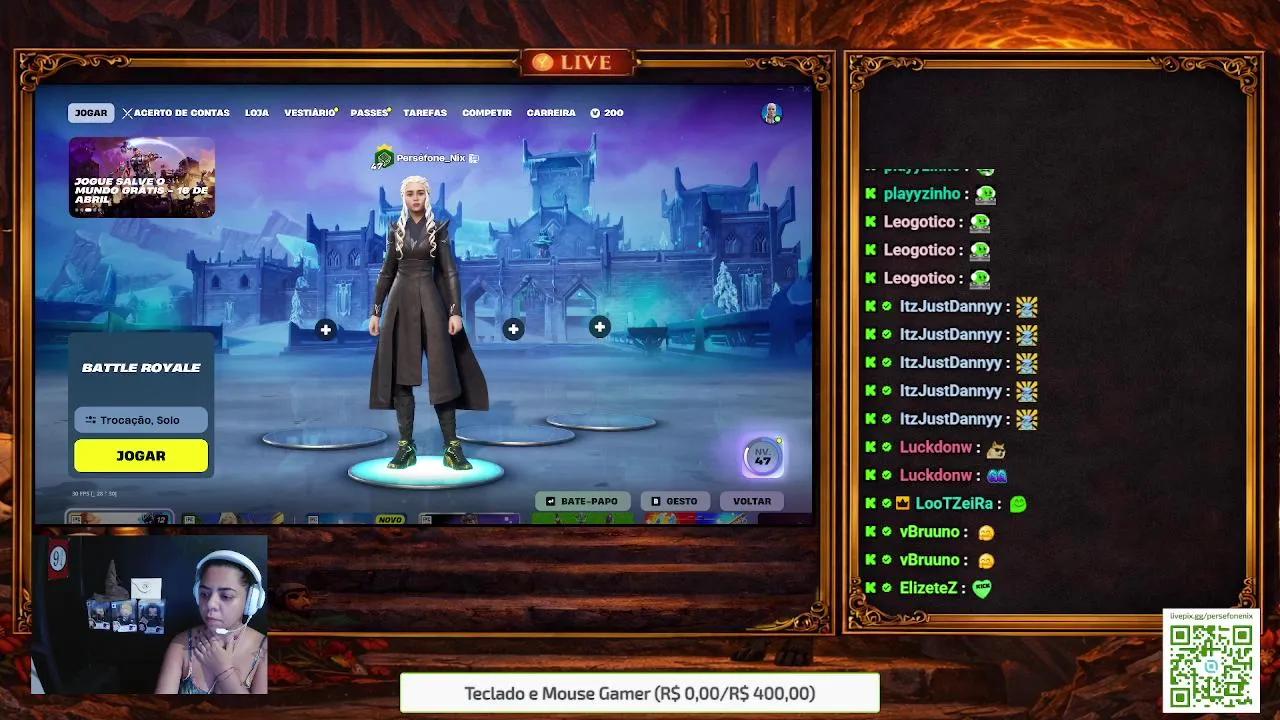
Task: Click the middle plus slot button
Action: (513, 328)
